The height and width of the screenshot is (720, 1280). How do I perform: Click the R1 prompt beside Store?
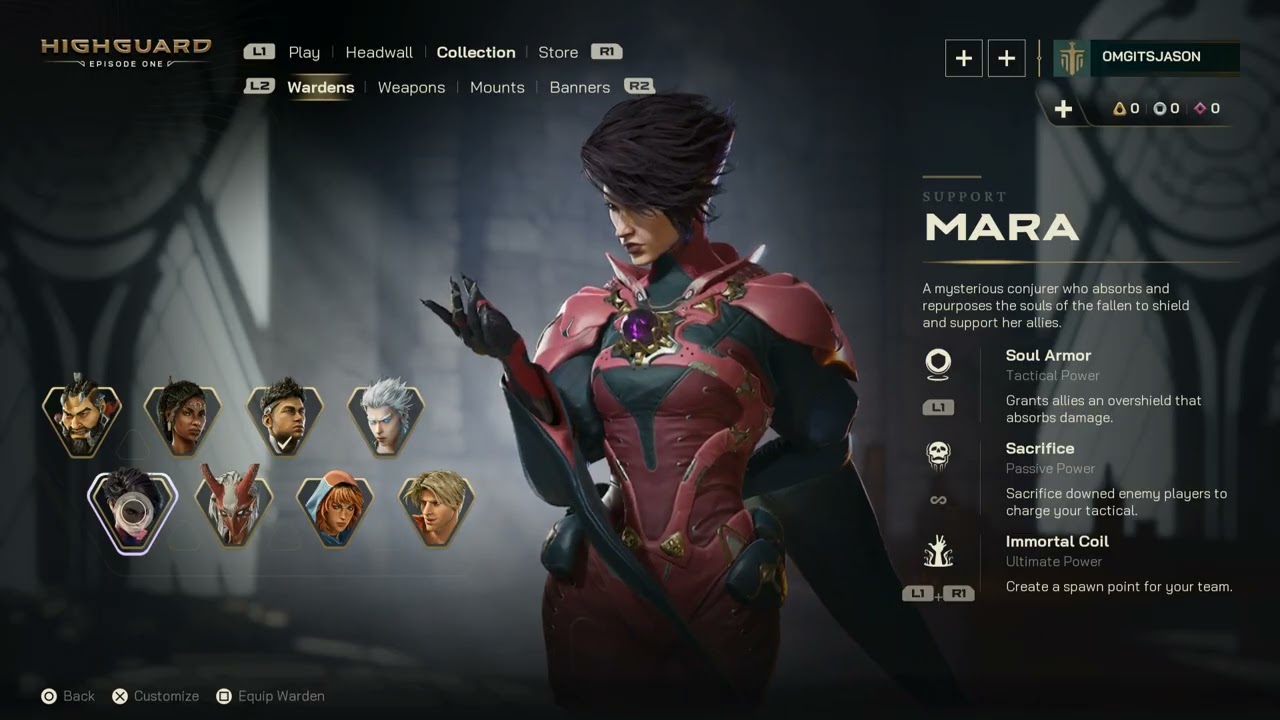click(x=607, y=52)
